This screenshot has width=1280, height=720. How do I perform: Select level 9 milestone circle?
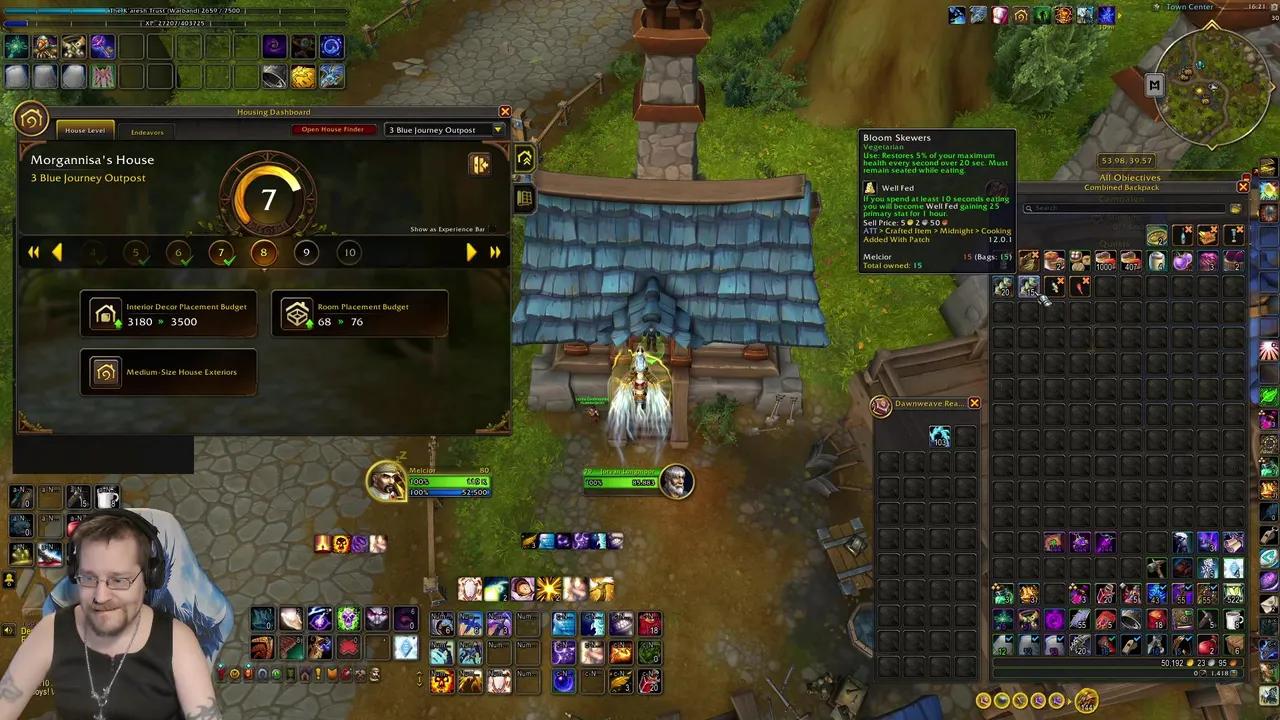coord(306,252)
